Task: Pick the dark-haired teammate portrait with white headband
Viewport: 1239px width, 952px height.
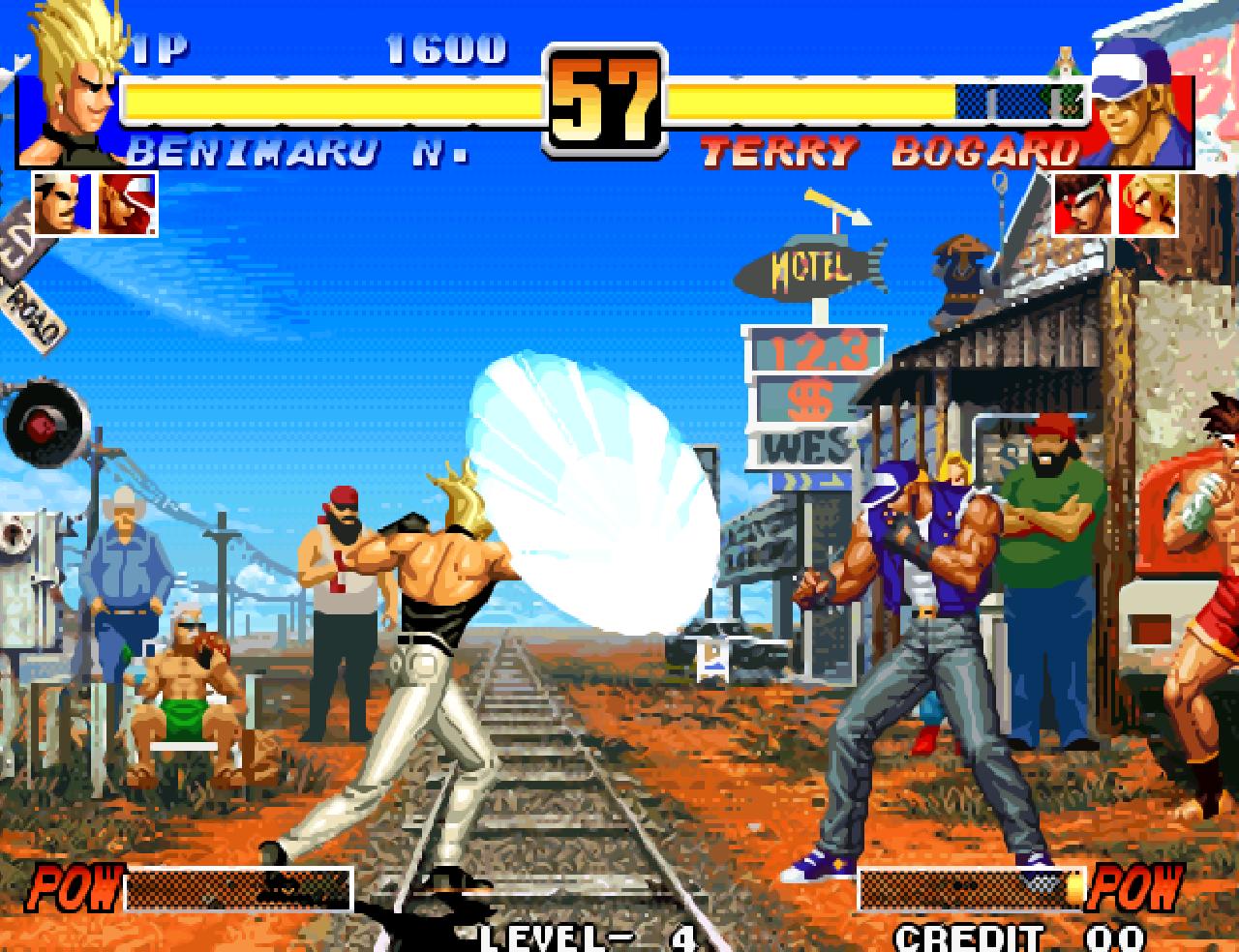Action: tap(1081, 203)
